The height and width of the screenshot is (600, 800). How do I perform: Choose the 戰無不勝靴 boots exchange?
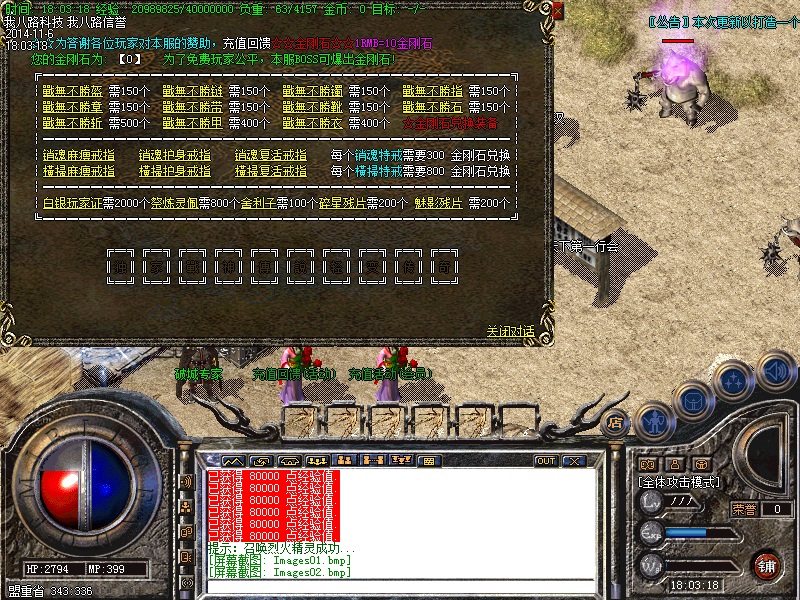click(x=313, y=107)
